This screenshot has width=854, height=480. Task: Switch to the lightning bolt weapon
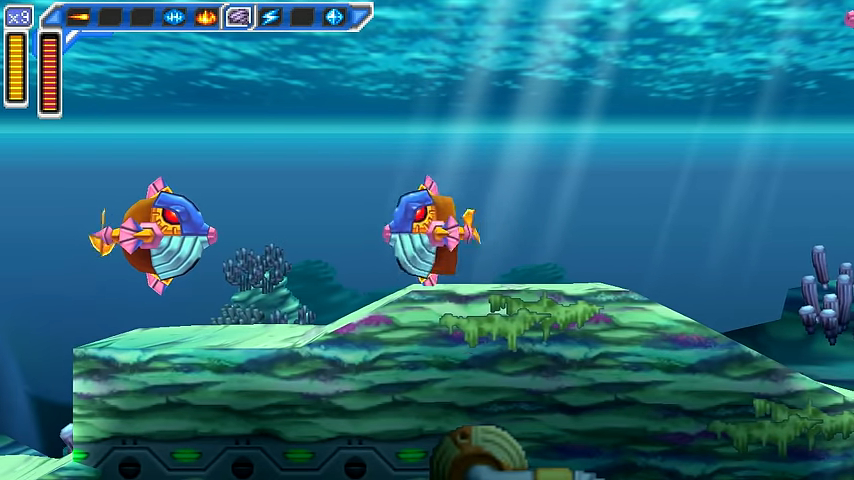[270, 17]
